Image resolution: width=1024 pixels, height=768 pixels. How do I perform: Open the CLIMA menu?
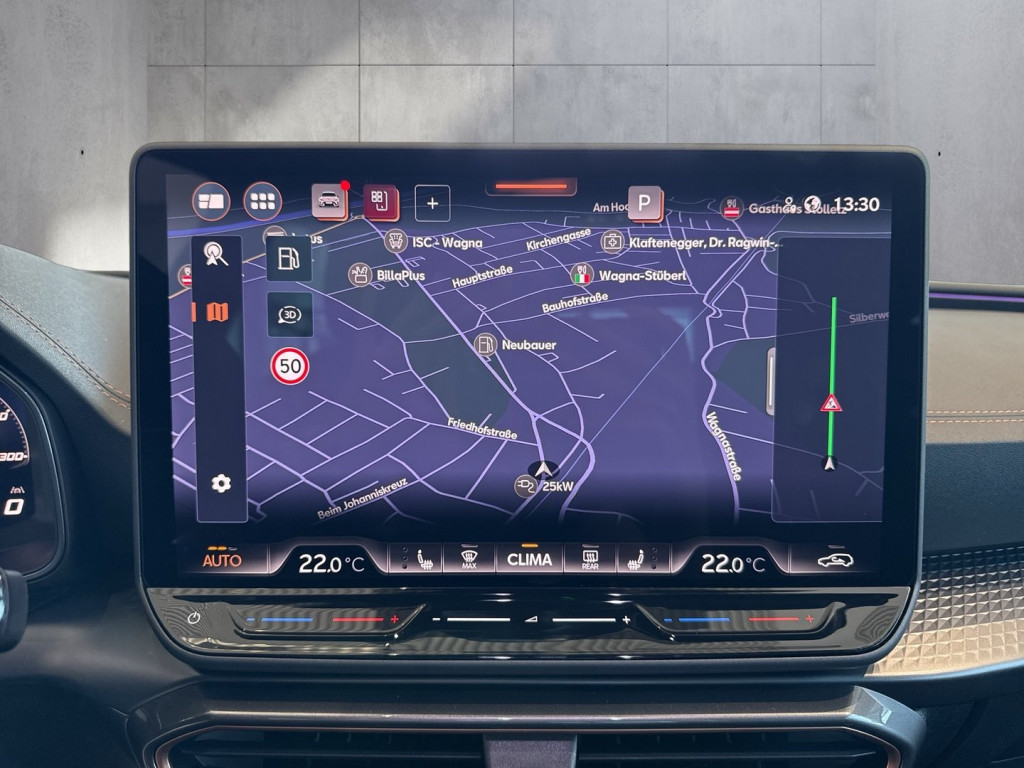[x=529, y=559]
